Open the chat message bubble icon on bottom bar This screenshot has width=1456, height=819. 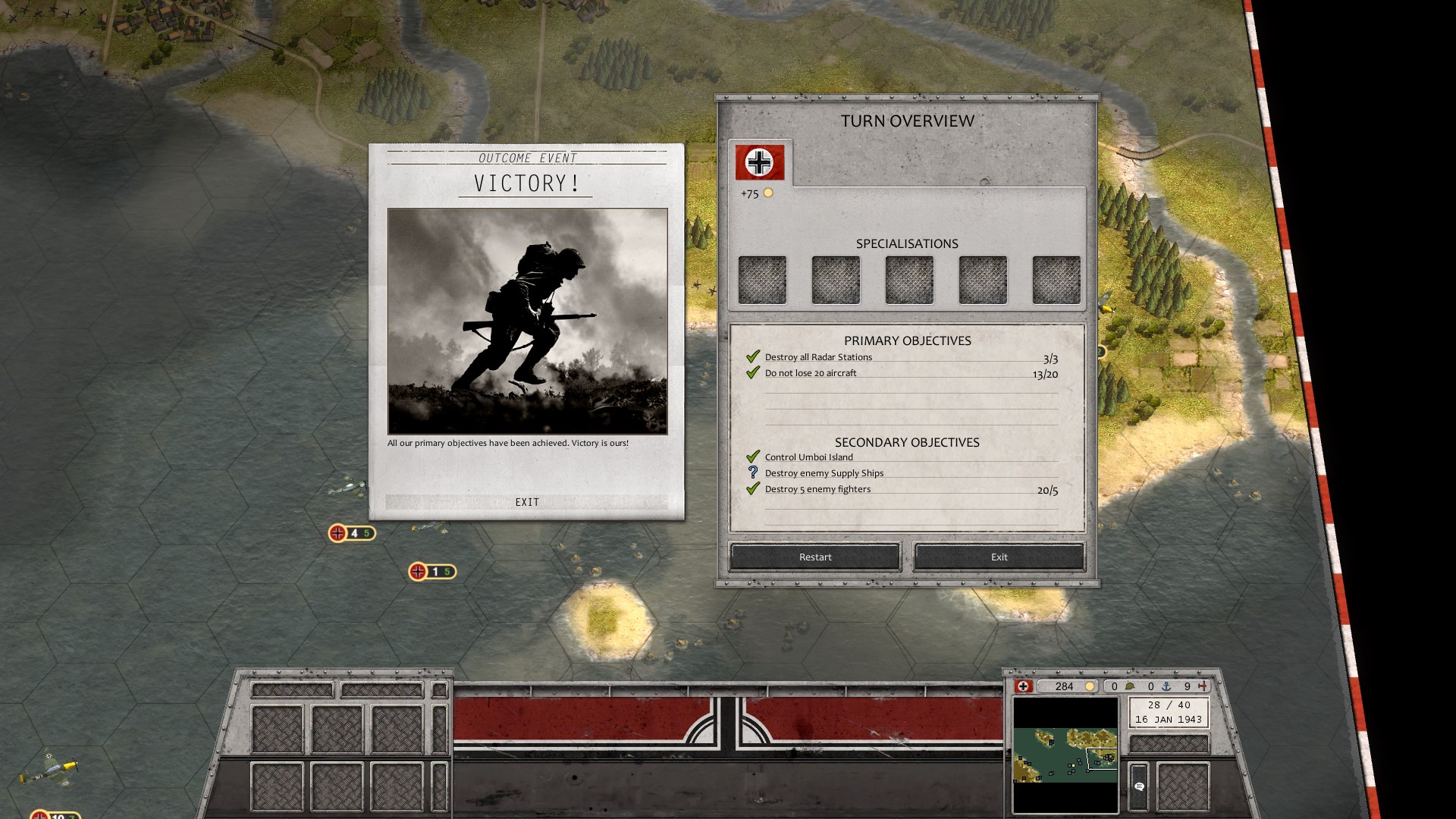click(1140, 786)
